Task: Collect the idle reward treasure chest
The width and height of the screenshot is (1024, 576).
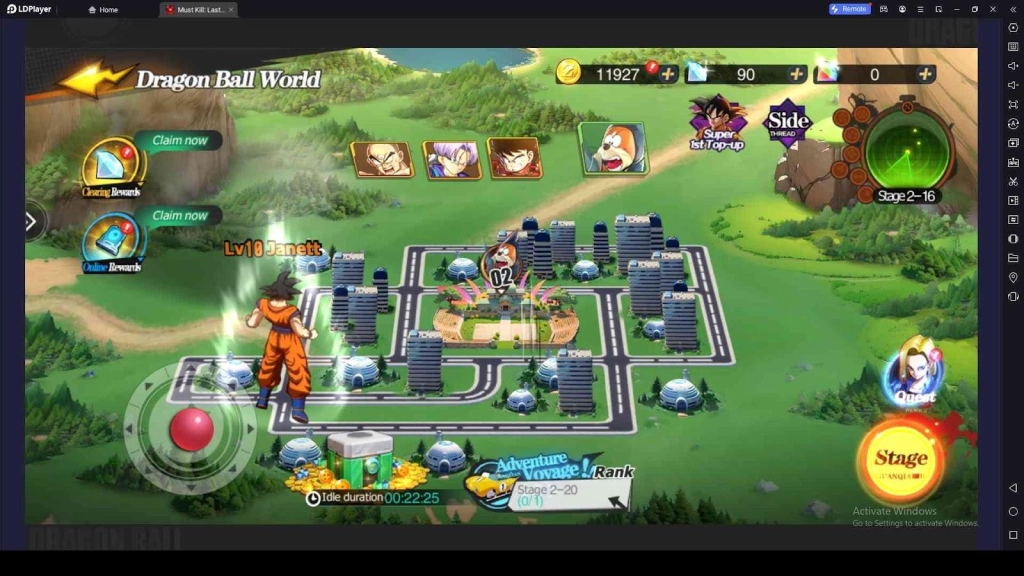Action: (359, 462)
